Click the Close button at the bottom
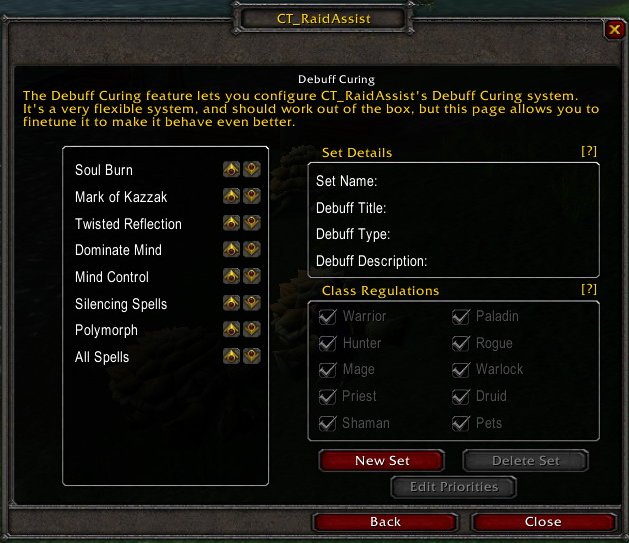629x543 pixels. (543, 522)
